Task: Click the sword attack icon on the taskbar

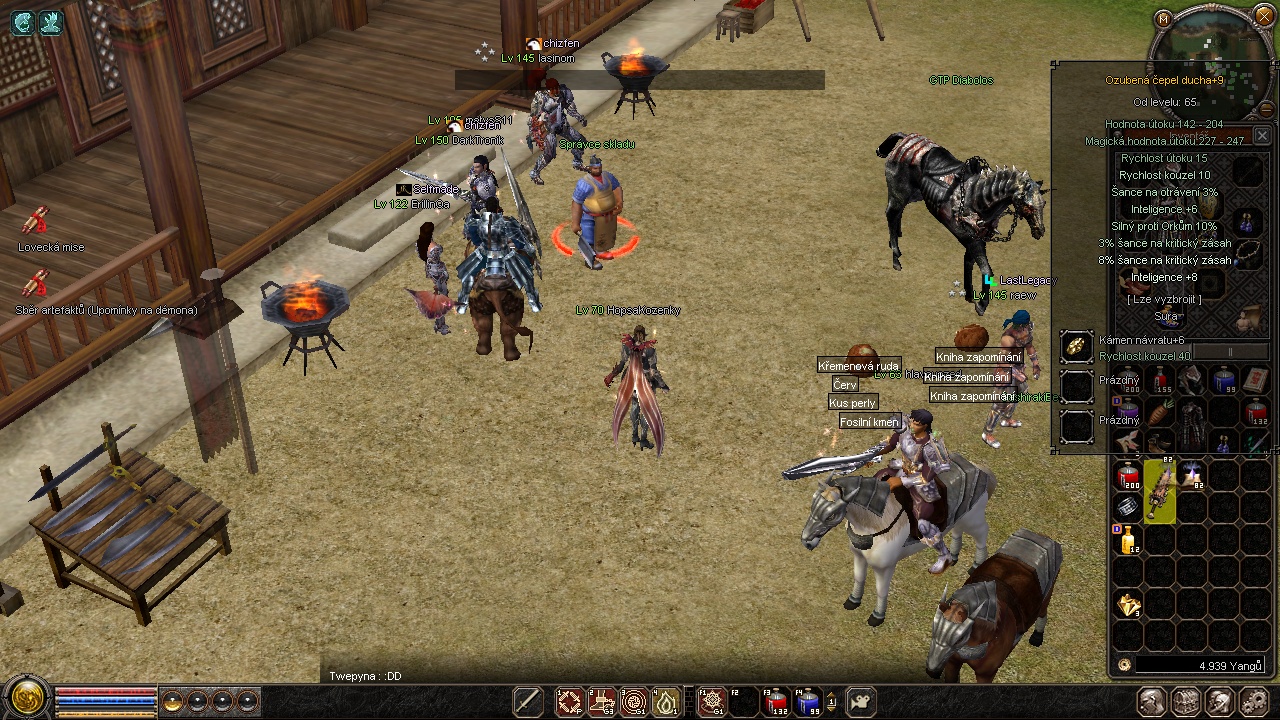Action: [528, 702]
